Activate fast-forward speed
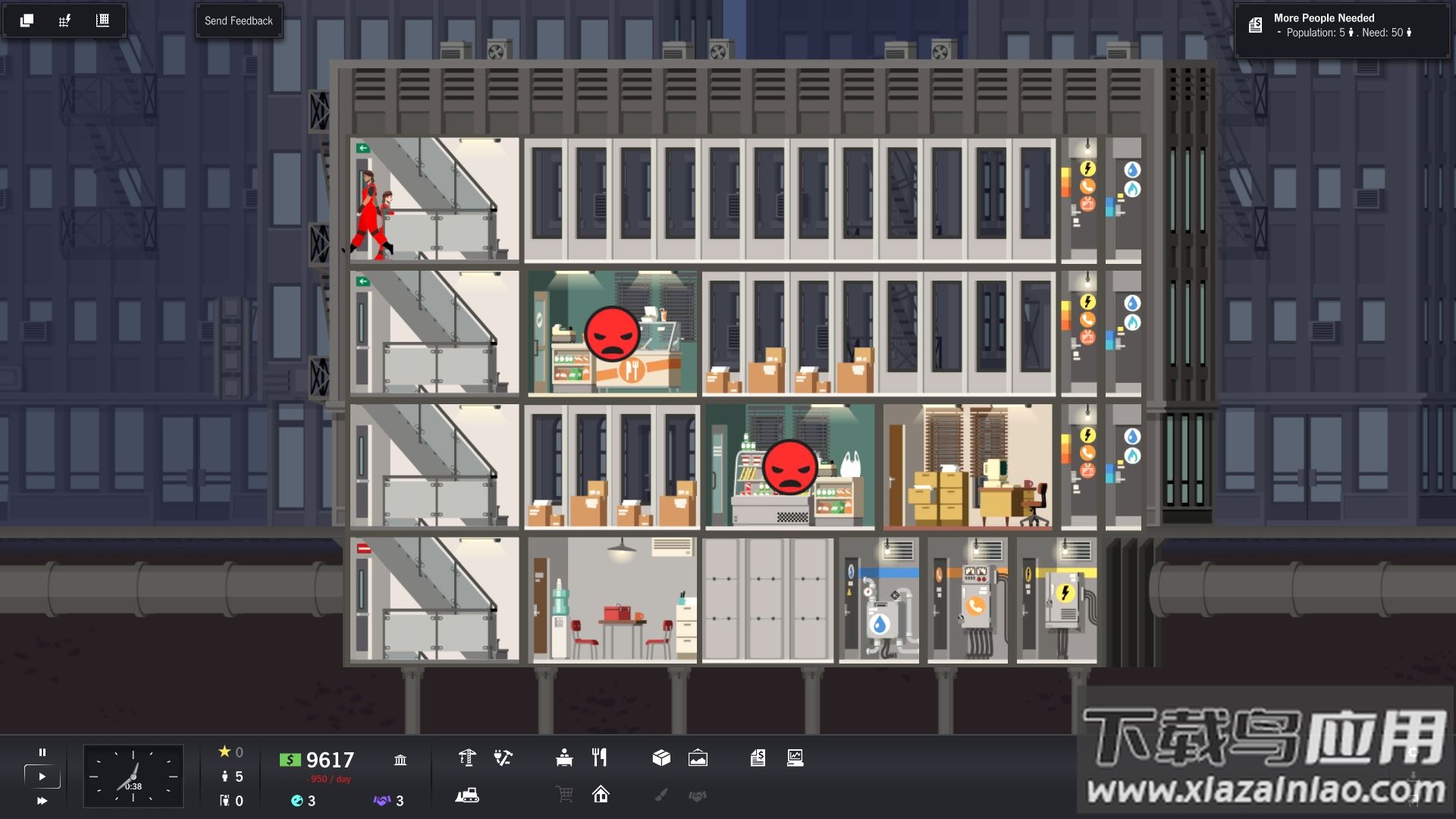This screenshot has height=819, width=1456. tap(42, 801)
